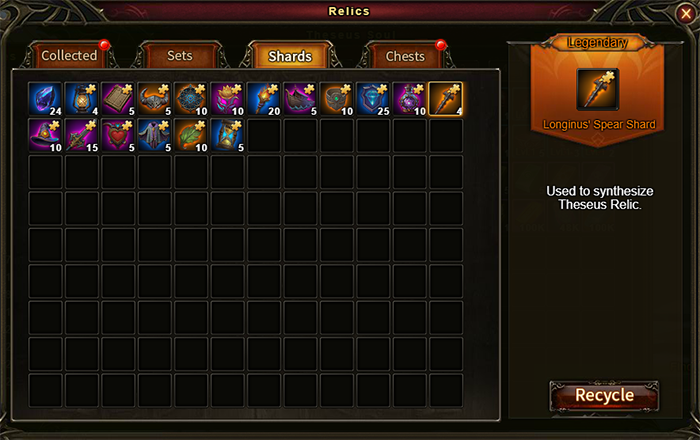
Task: Select the red heart shard
Action: (119, 135)
